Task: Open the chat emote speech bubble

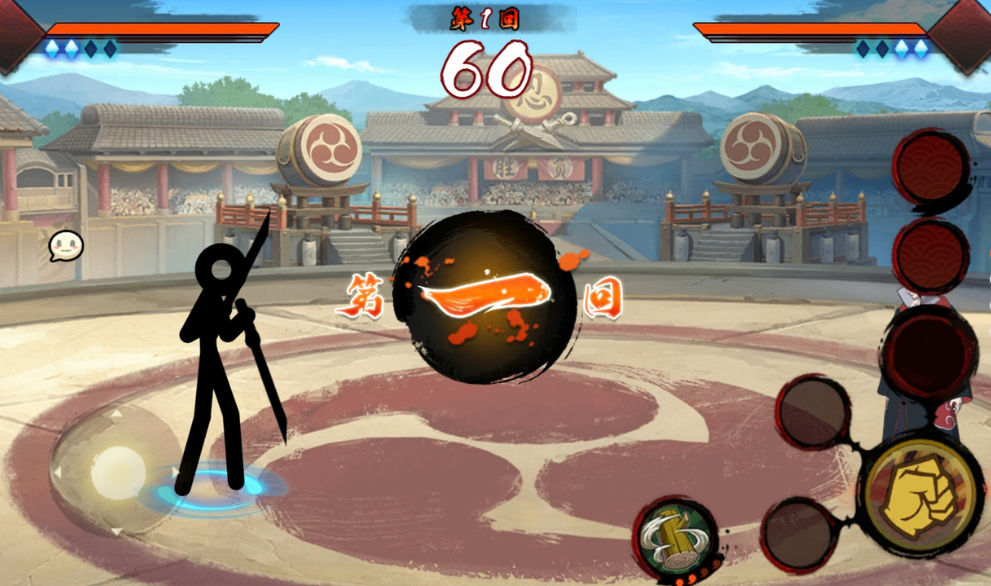Action: click(65, 245)
